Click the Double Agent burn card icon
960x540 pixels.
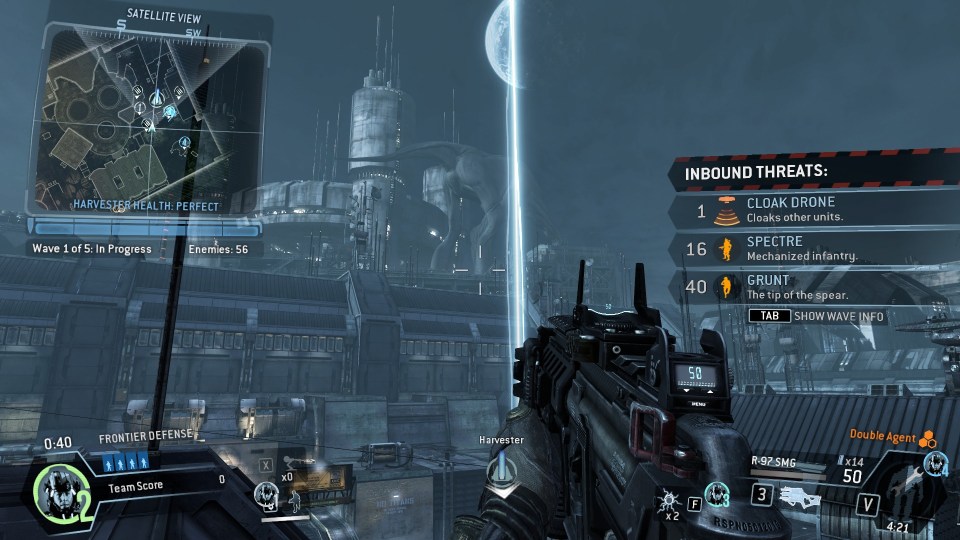[x=929, y=439]
